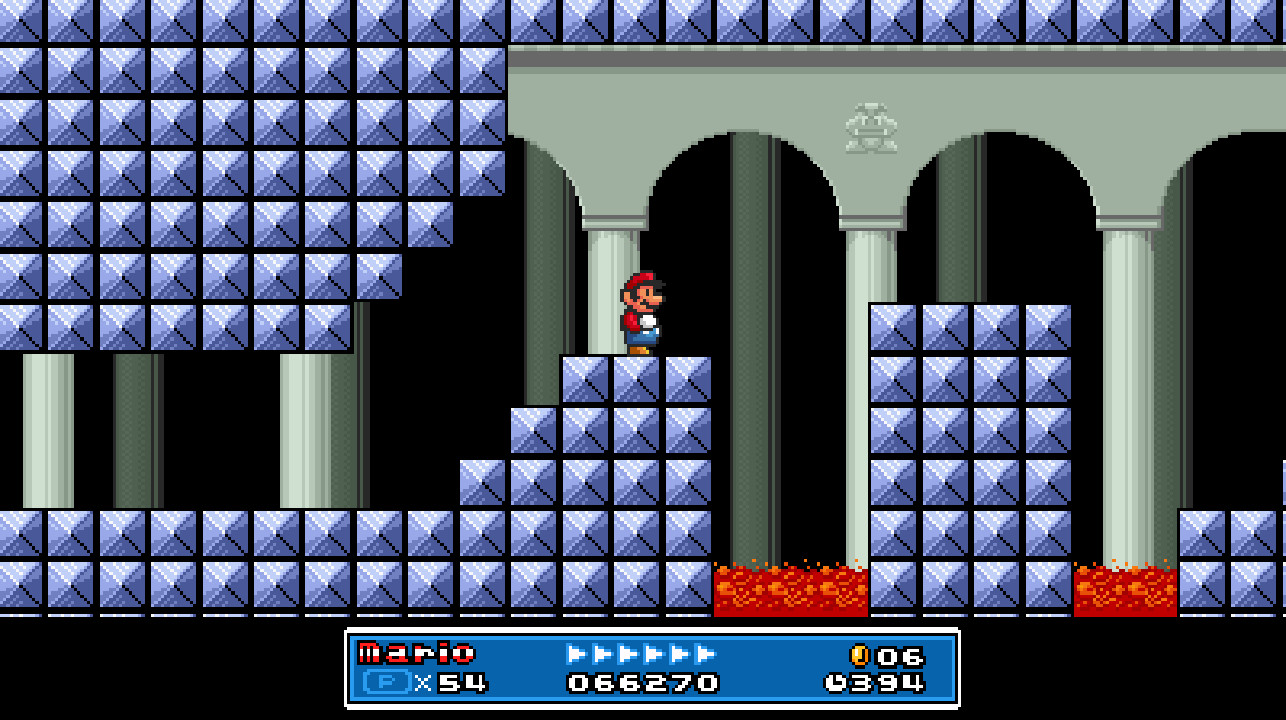Click the red 'mario' name label
Viewport: 1286px width, 720px height.
coord(419,654)
